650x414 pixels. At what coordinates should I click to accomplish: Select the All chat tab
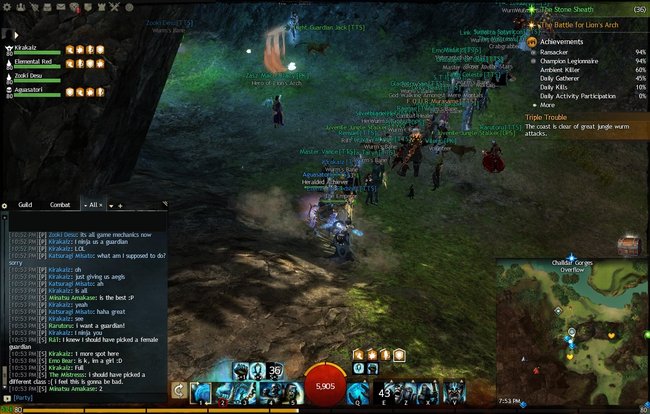click(95, 204)
